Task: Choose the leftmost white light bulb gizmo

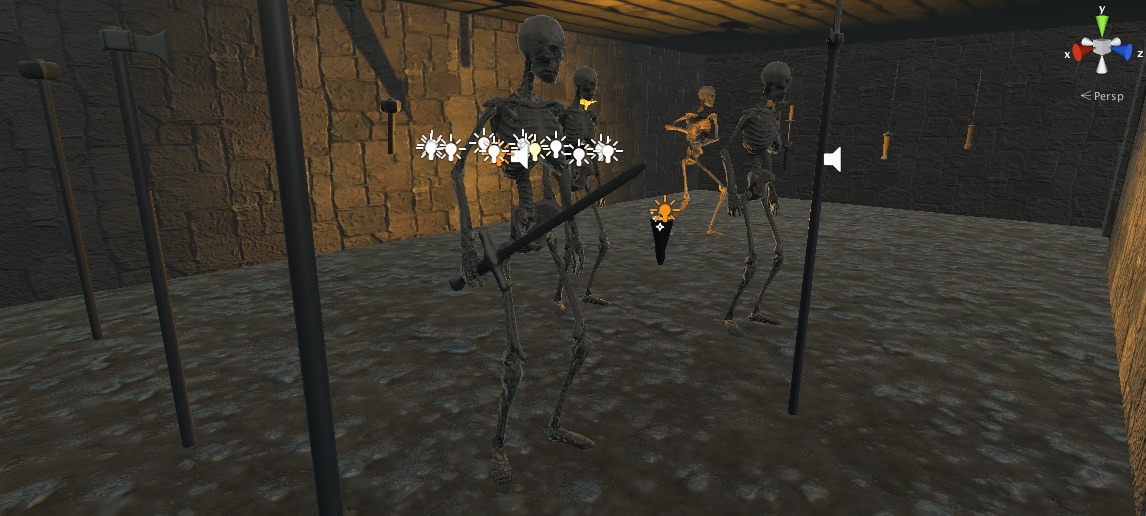Action: click(x=429, y=147)
